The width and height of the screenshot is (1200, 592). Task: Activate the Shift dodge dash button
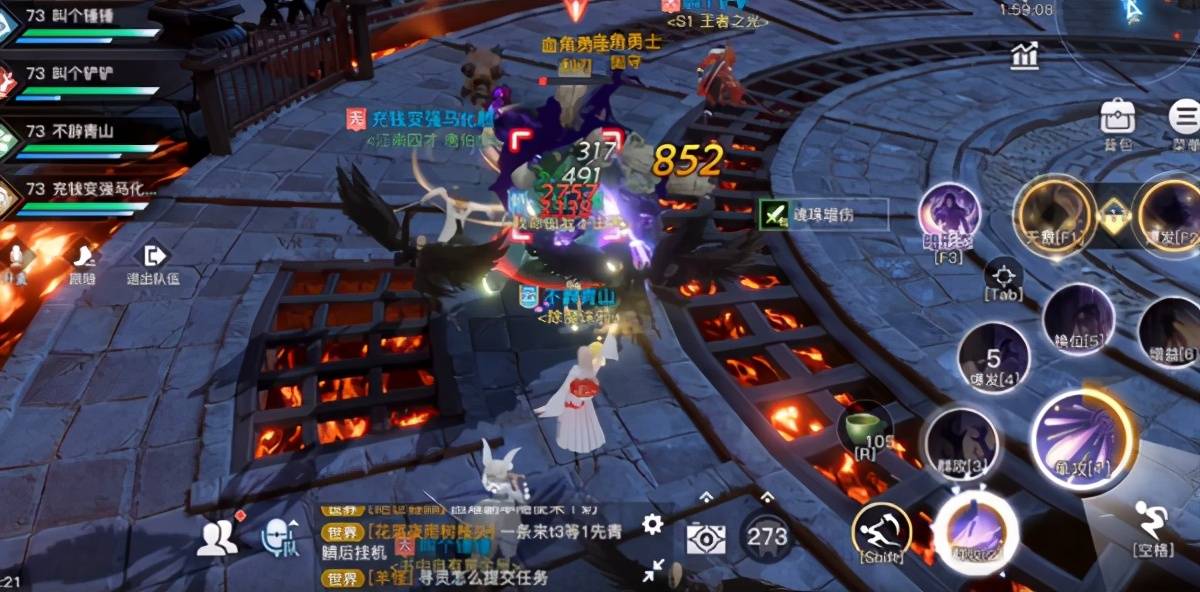click(x=881, y=530)
